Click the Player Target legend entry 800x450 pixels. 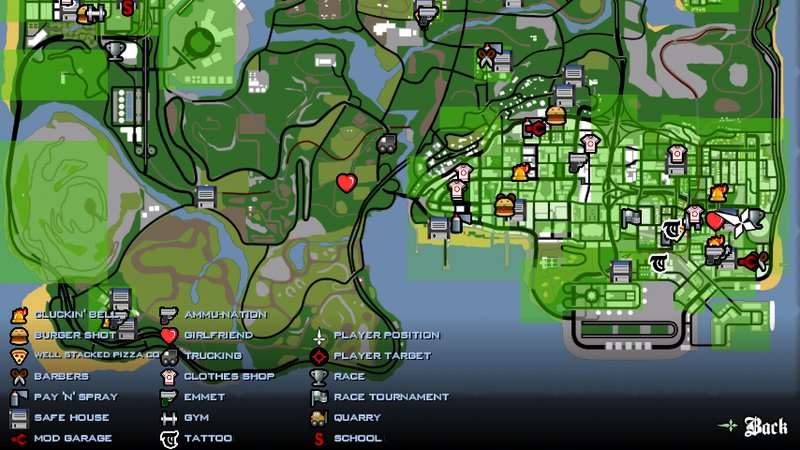tap(381, 355)
